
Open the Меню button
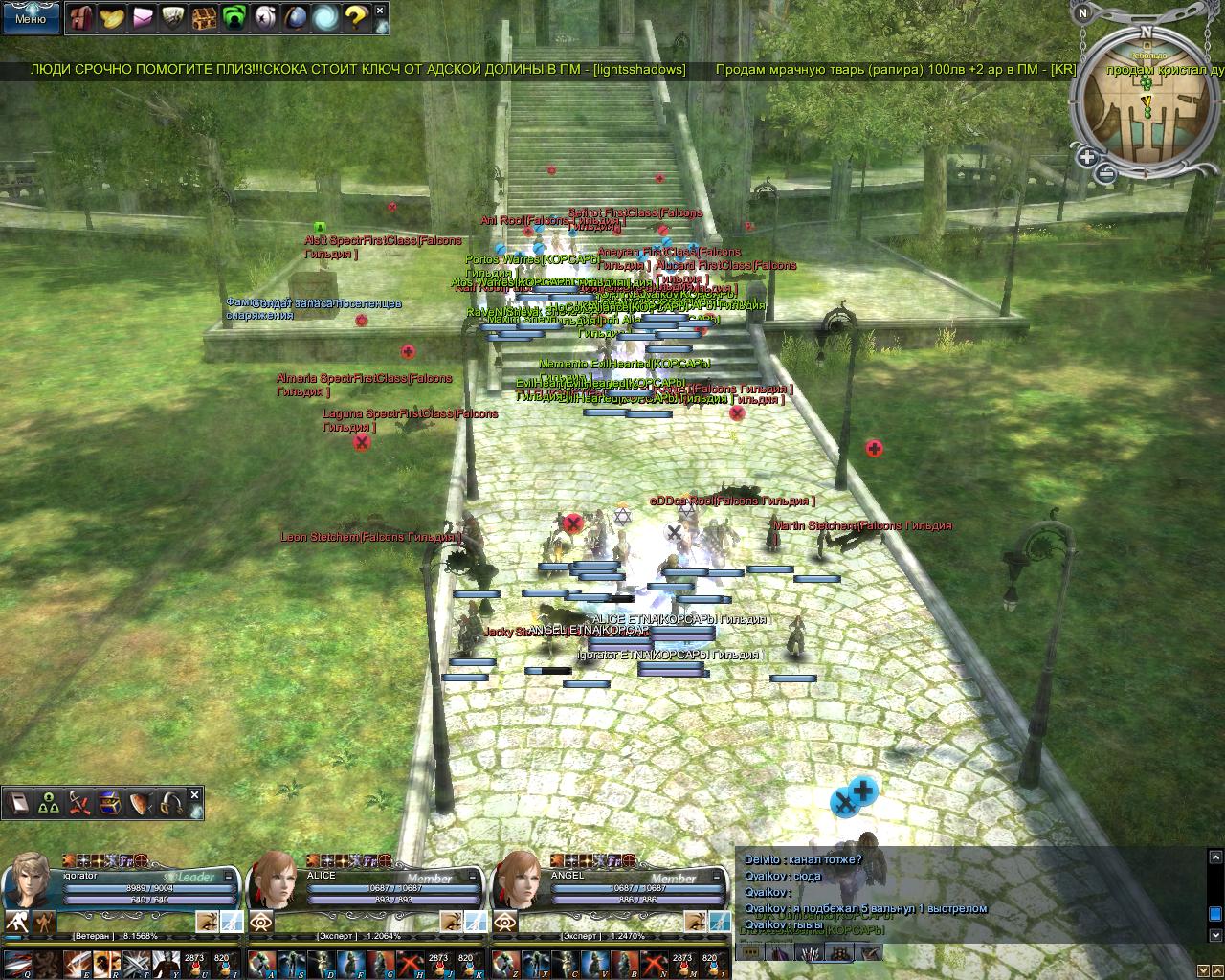(30, 17)
